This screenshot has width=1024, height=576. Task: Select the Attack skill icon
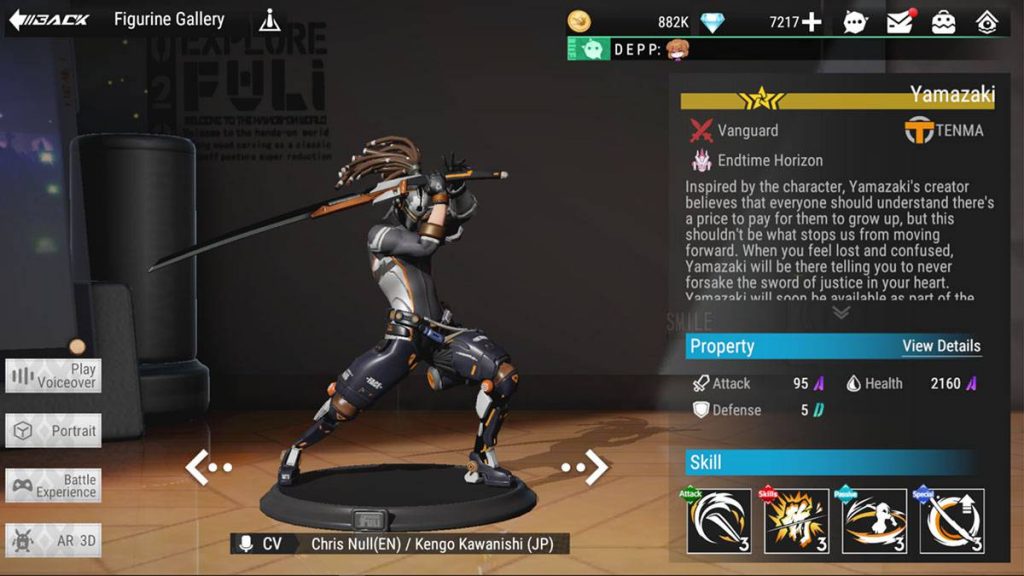pyautogui.click(x=719, y=521)
